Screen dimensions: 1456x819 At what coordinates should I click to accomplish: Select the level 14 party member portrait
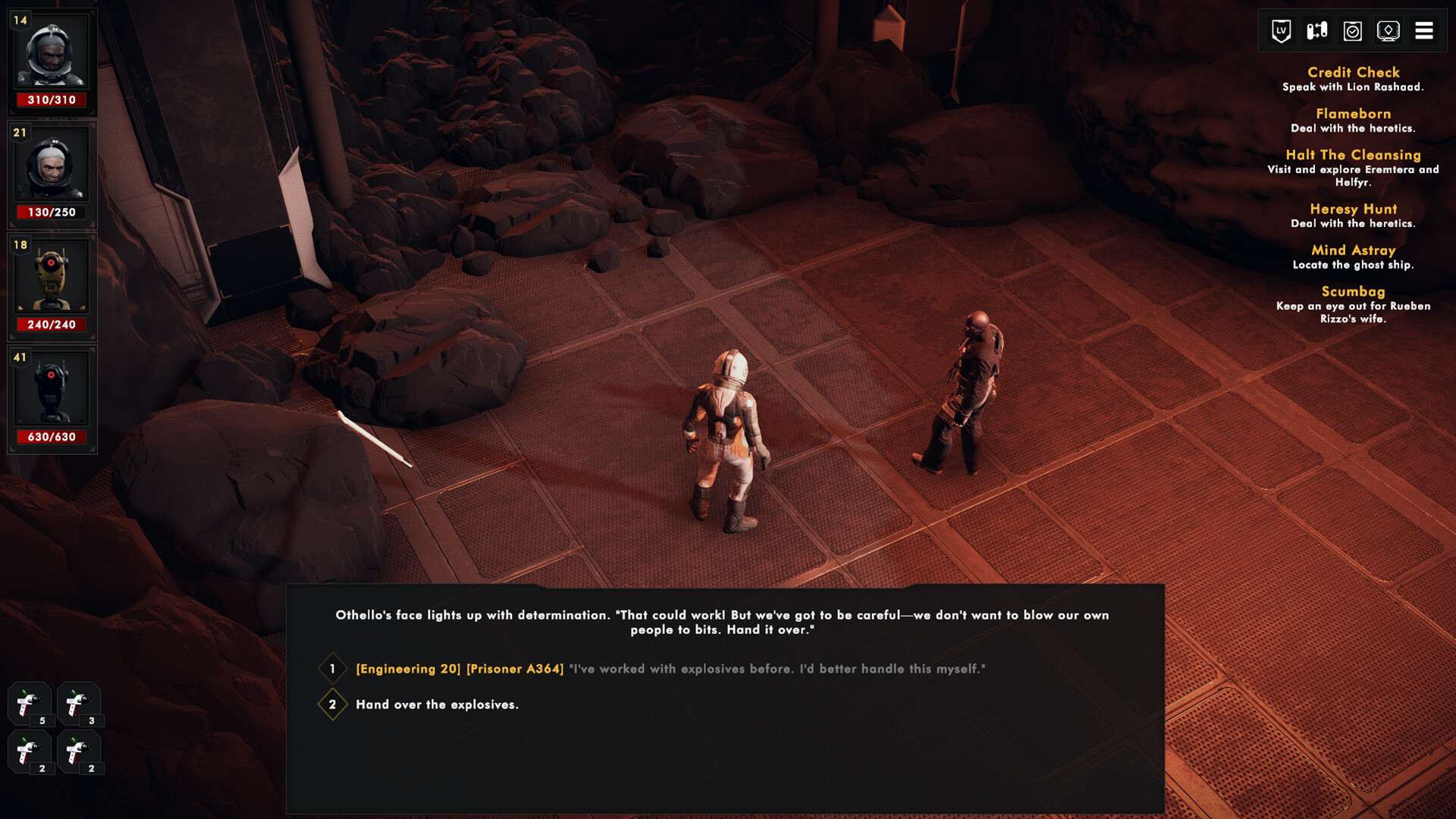click(52, 53)
